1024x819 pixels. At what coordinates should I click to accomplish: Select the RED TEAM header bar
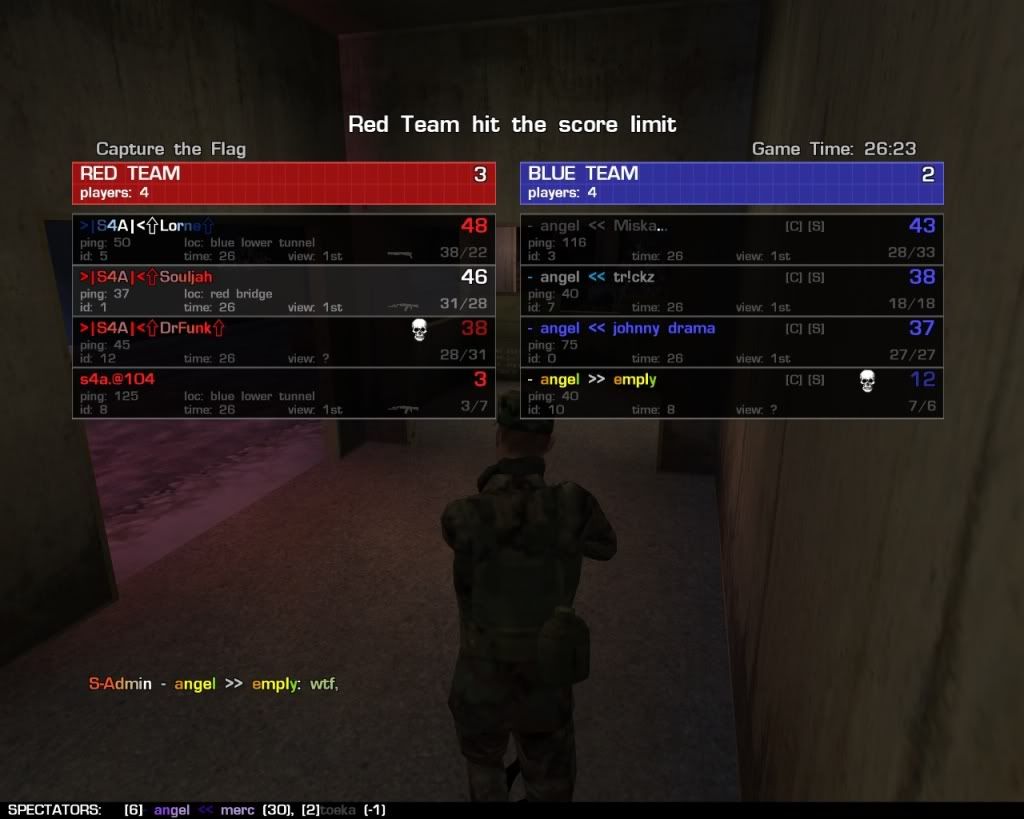(283, 183)
